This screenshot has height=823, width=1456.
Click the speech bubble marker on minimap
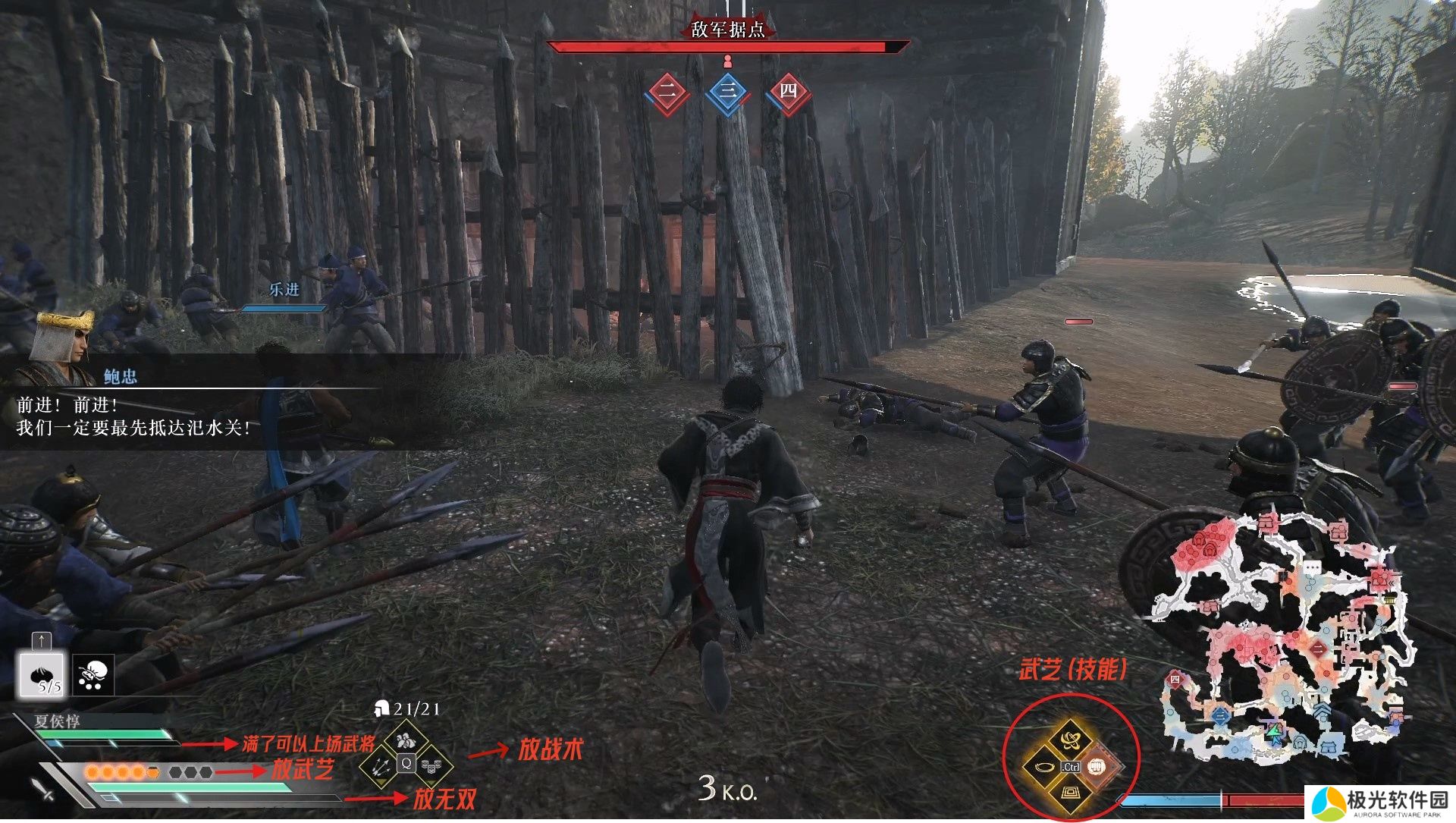[x=1312, y=567]
